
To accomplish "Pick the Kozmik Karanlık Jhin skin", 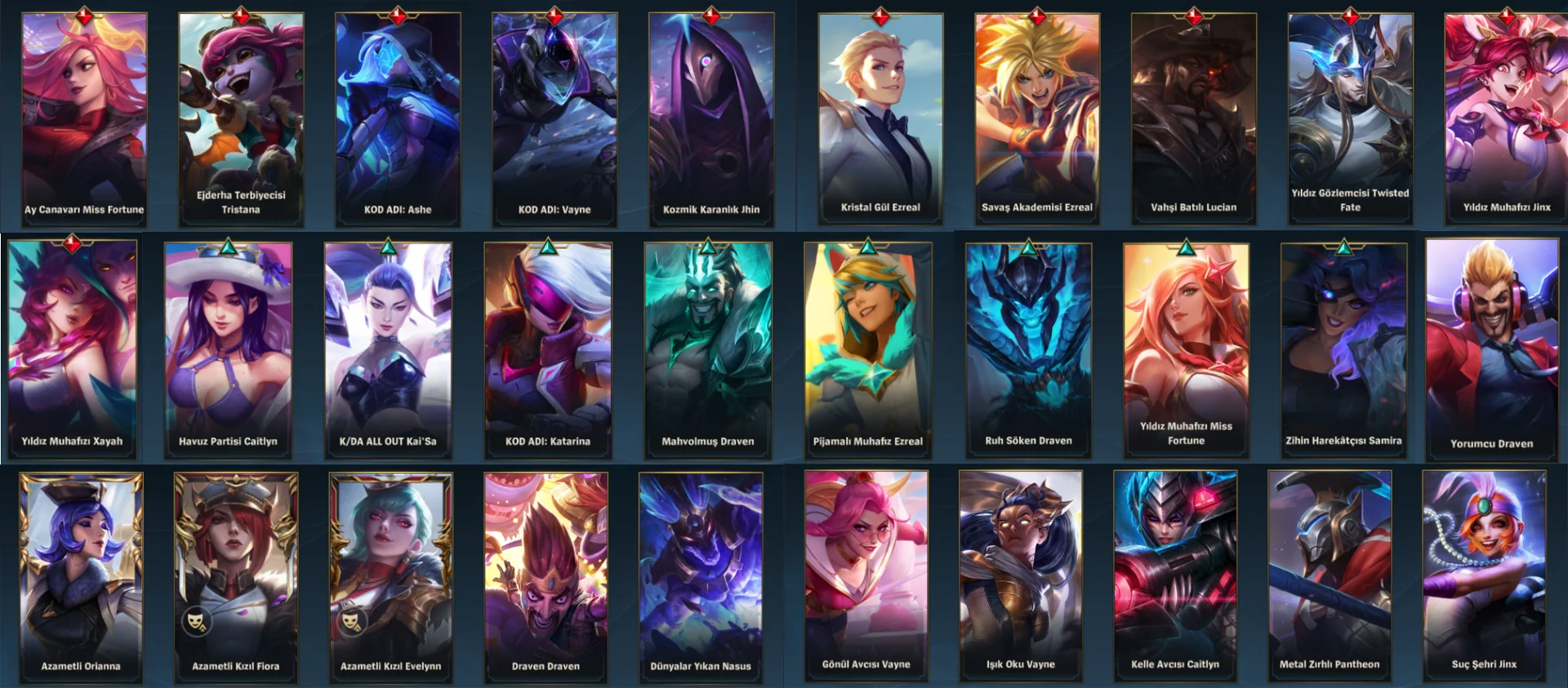I will (711, 118).
